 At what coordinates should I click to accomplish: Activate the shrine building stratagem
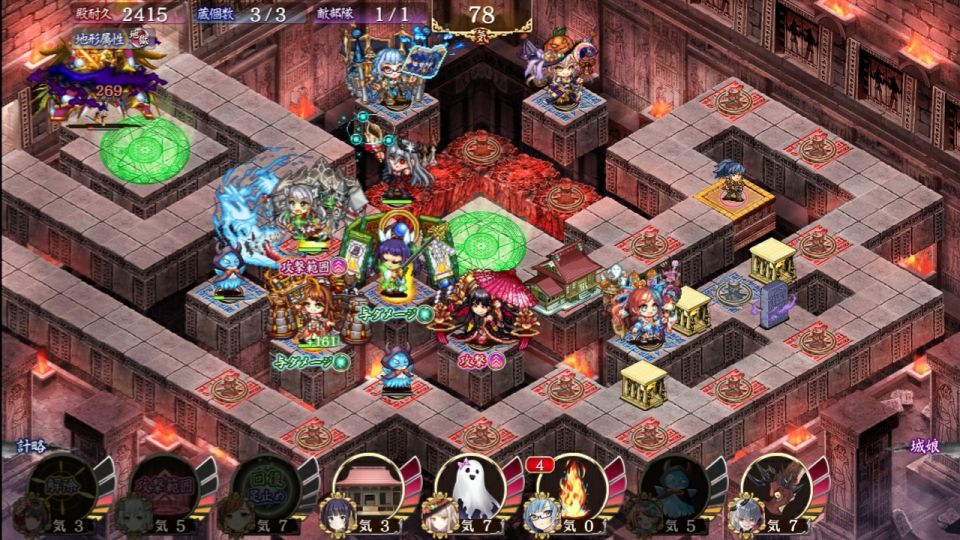click(368, 487)
